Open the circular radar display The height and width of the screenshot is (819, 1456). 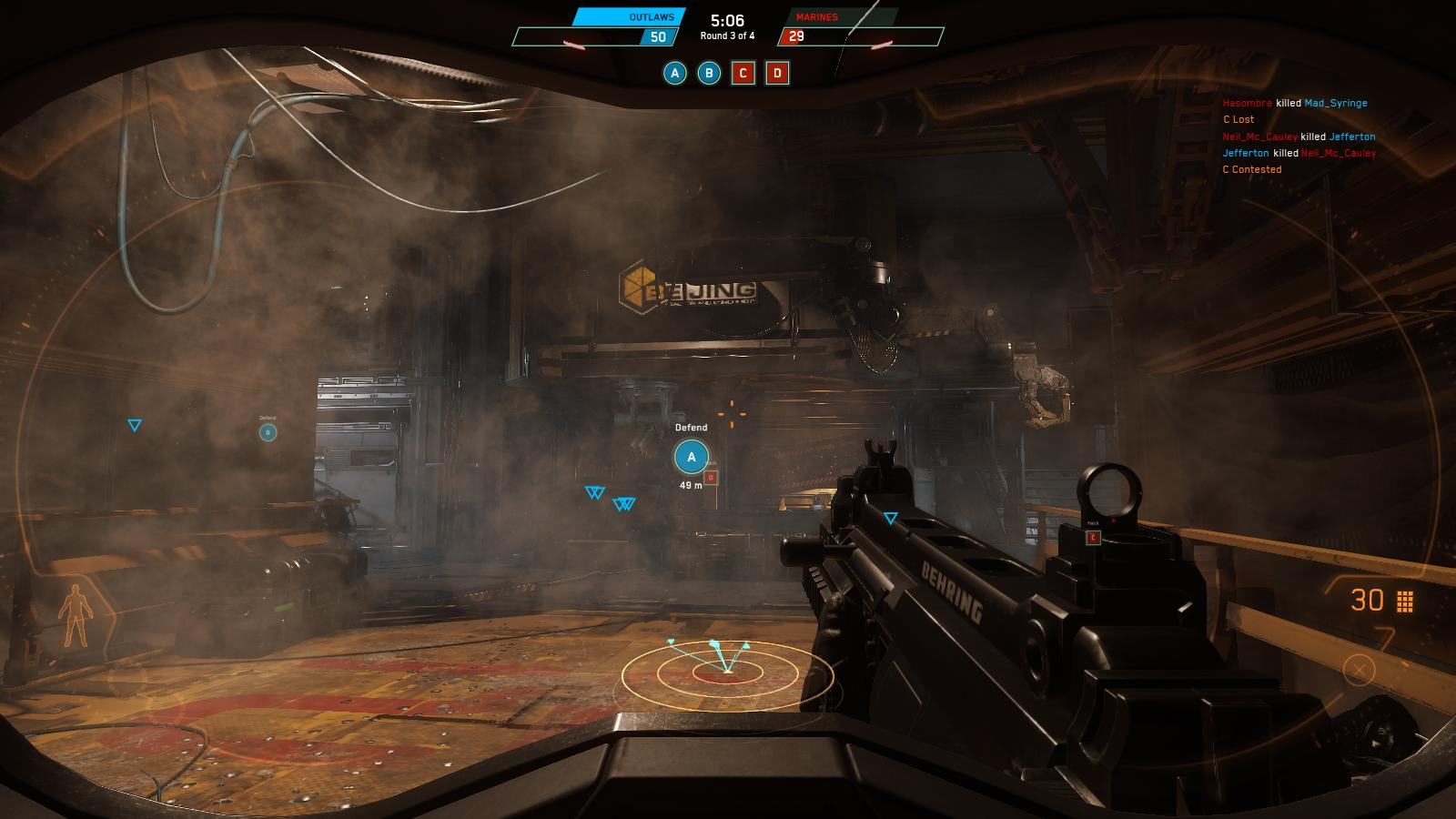(727, 672)
